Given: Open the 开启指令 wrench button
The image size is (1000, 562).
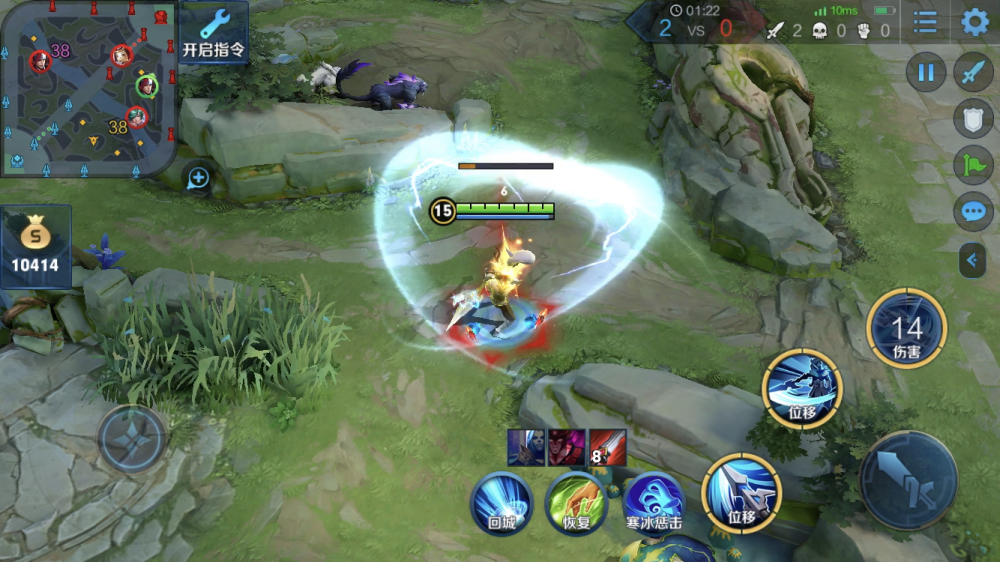Looking at the screenshot, I should [213, 32].
